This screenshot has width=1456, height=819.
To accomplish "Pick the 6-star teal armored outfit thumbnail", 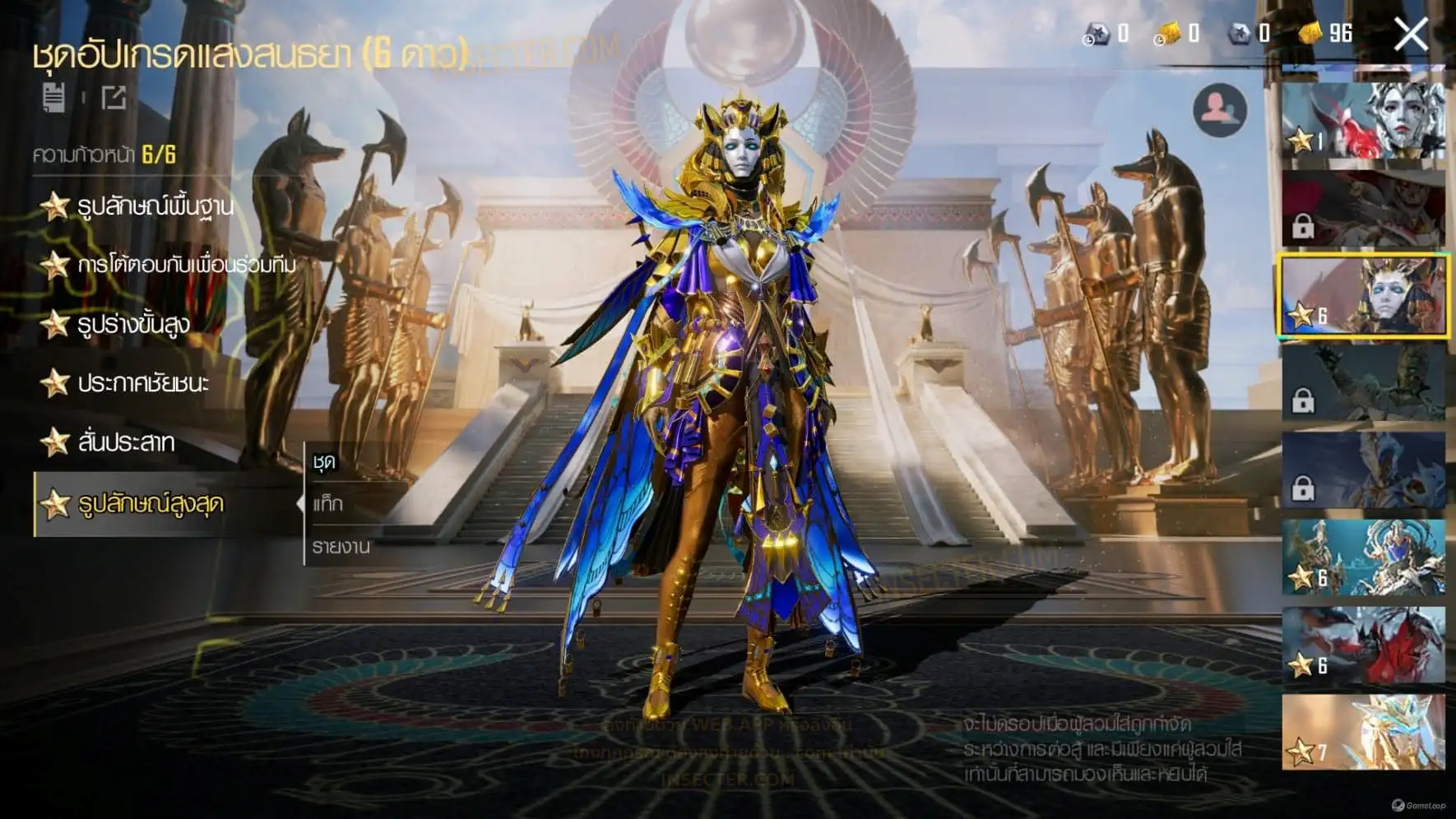I will [1363, 558].
